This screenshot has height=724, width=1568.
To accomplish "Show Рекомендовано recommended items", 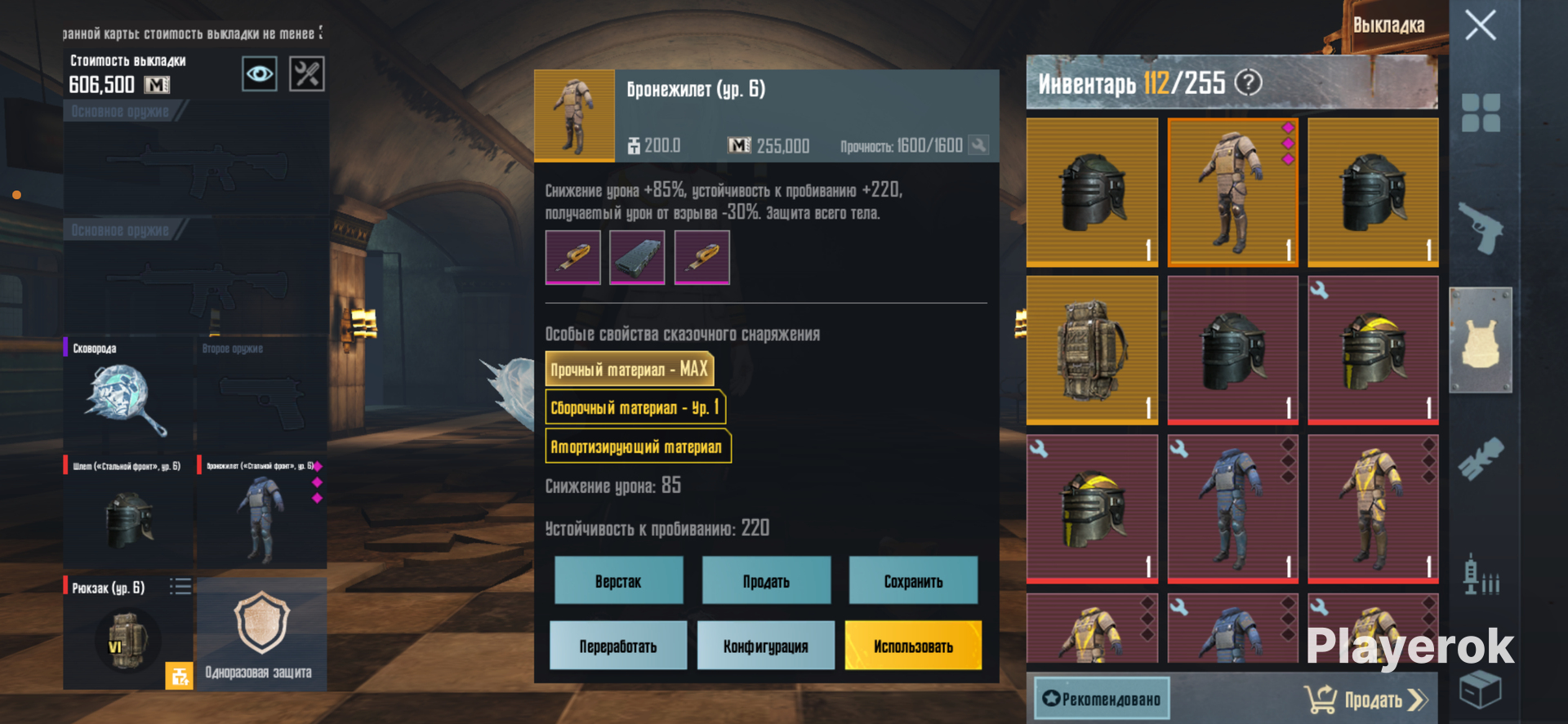I will tap(1102, 699).
